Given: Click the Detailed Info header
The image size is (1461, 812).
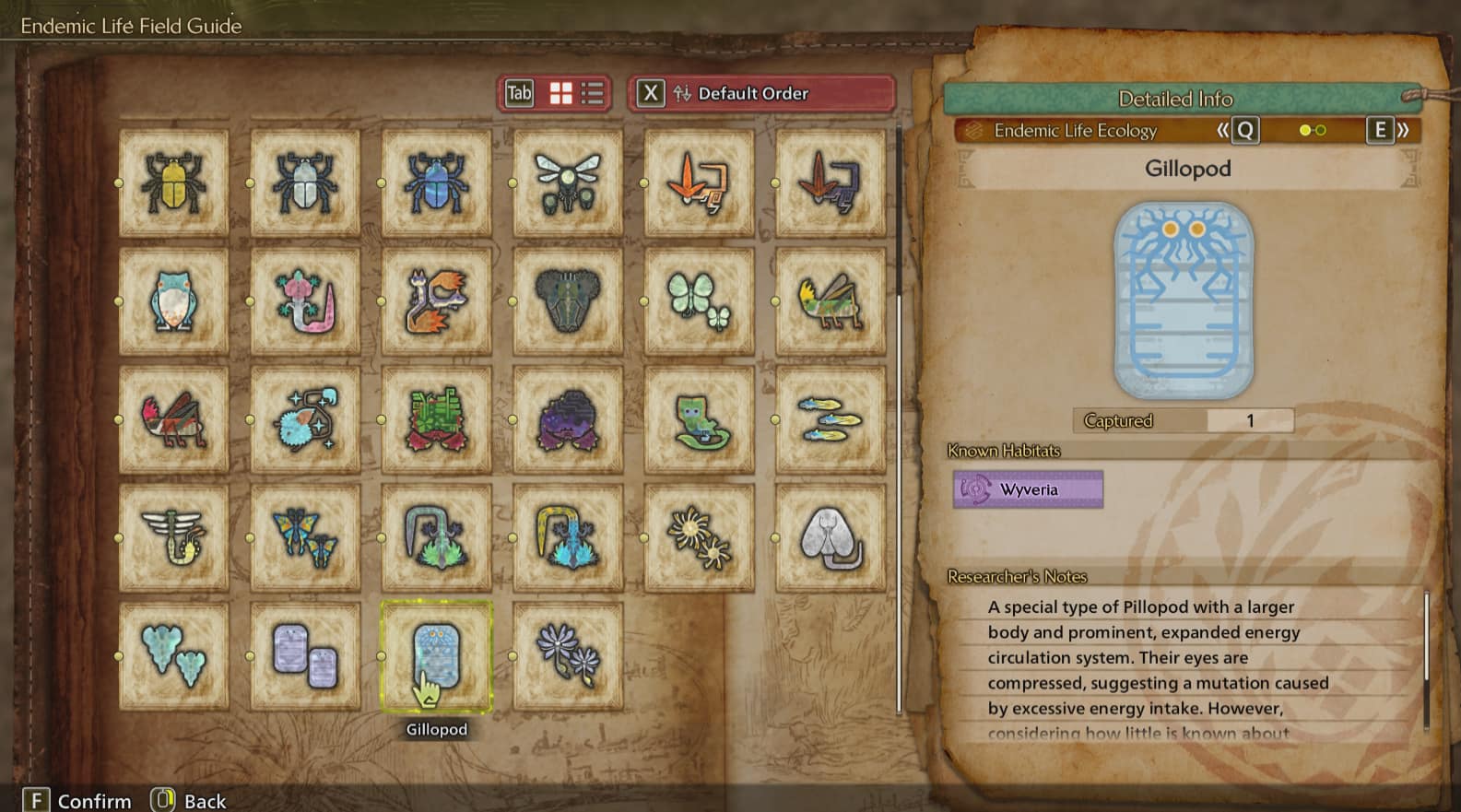Looking at the screenshot, I should pyautogui.click(x=1175, y=99).
